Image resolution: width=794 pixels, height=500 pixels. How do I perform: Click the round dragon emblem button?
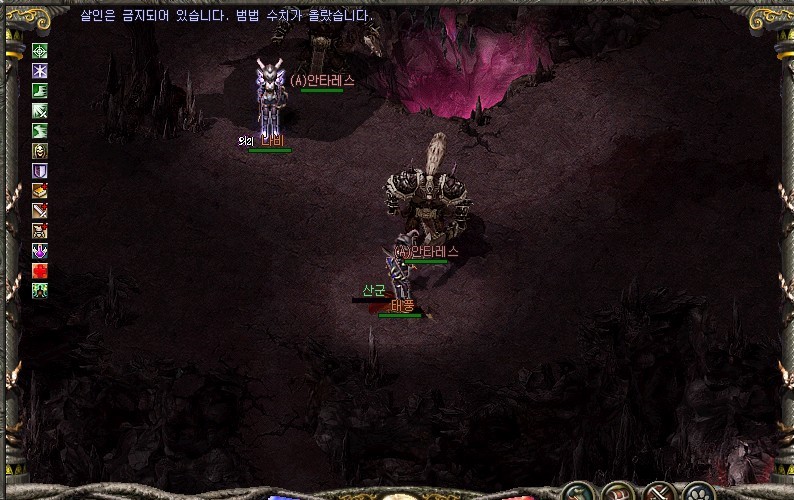pos(577,492)
